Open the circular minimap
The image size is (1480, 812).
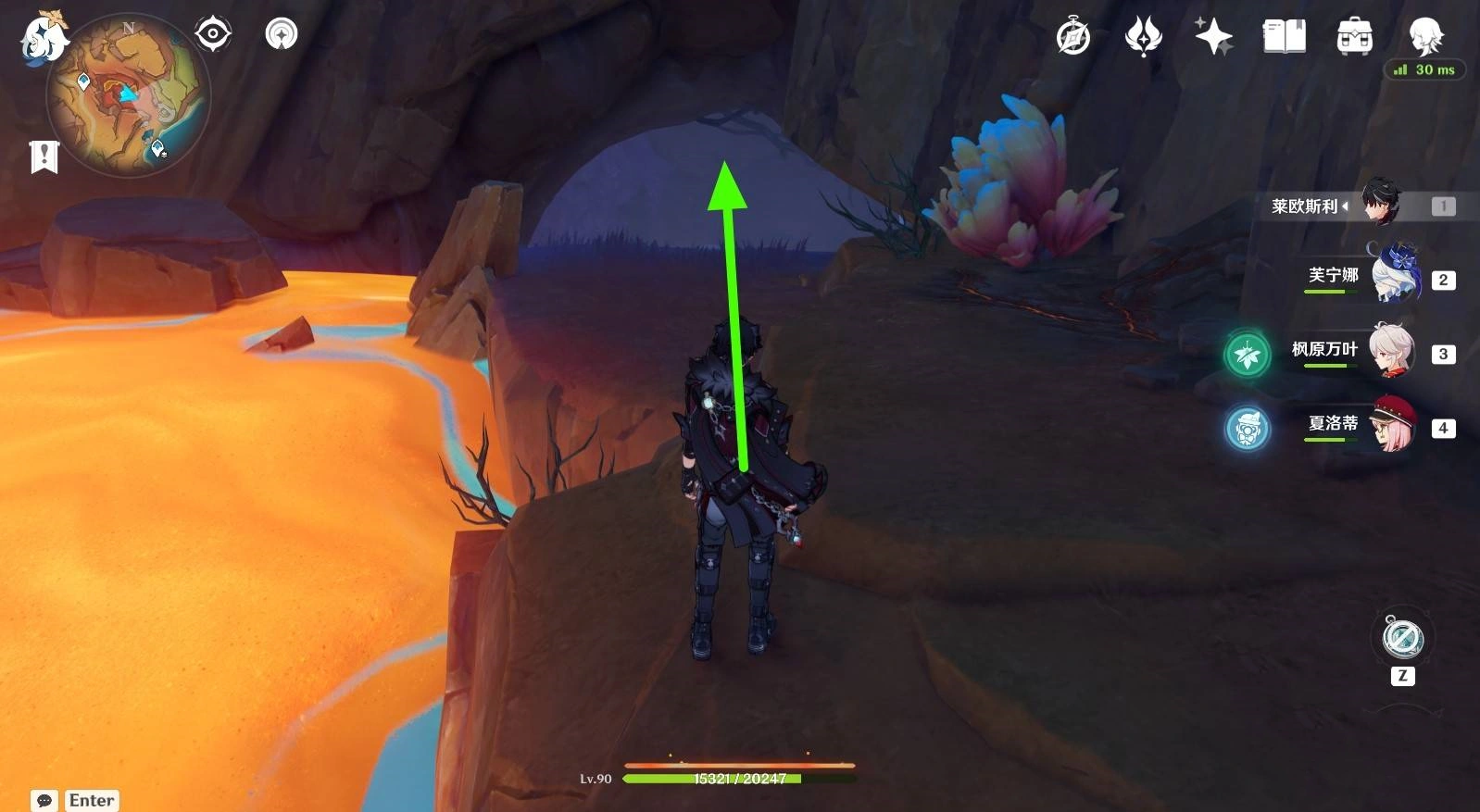128,95
